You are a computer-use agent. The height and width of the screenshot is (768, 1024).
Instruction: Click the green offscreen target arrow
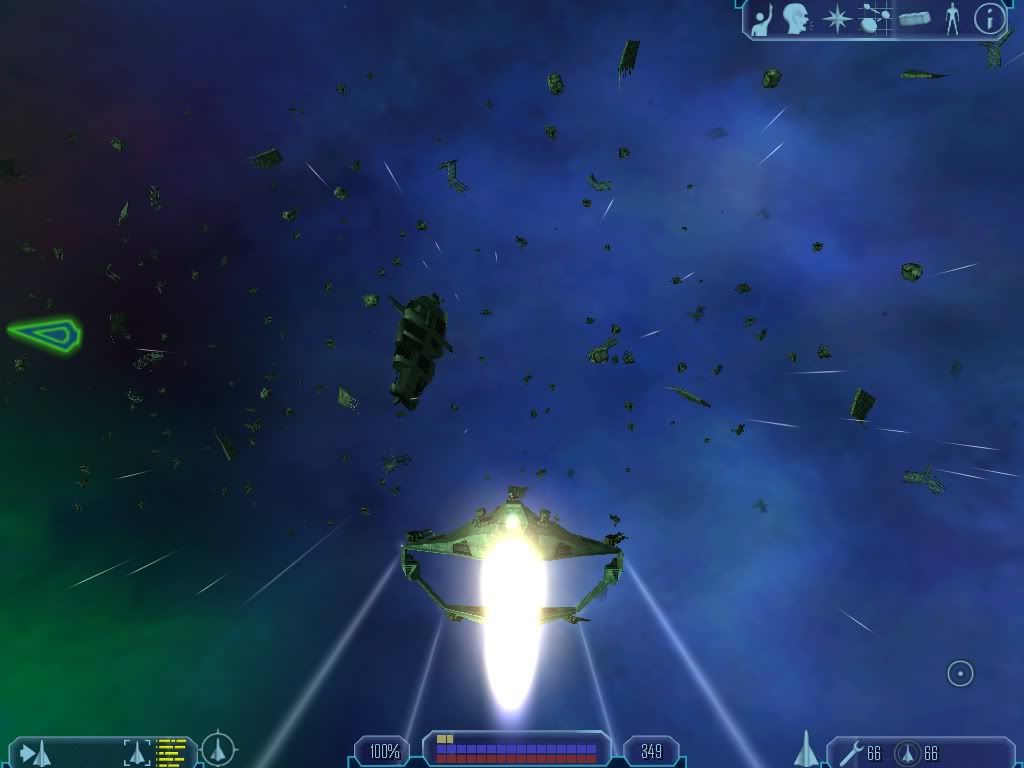click(45, 333)
